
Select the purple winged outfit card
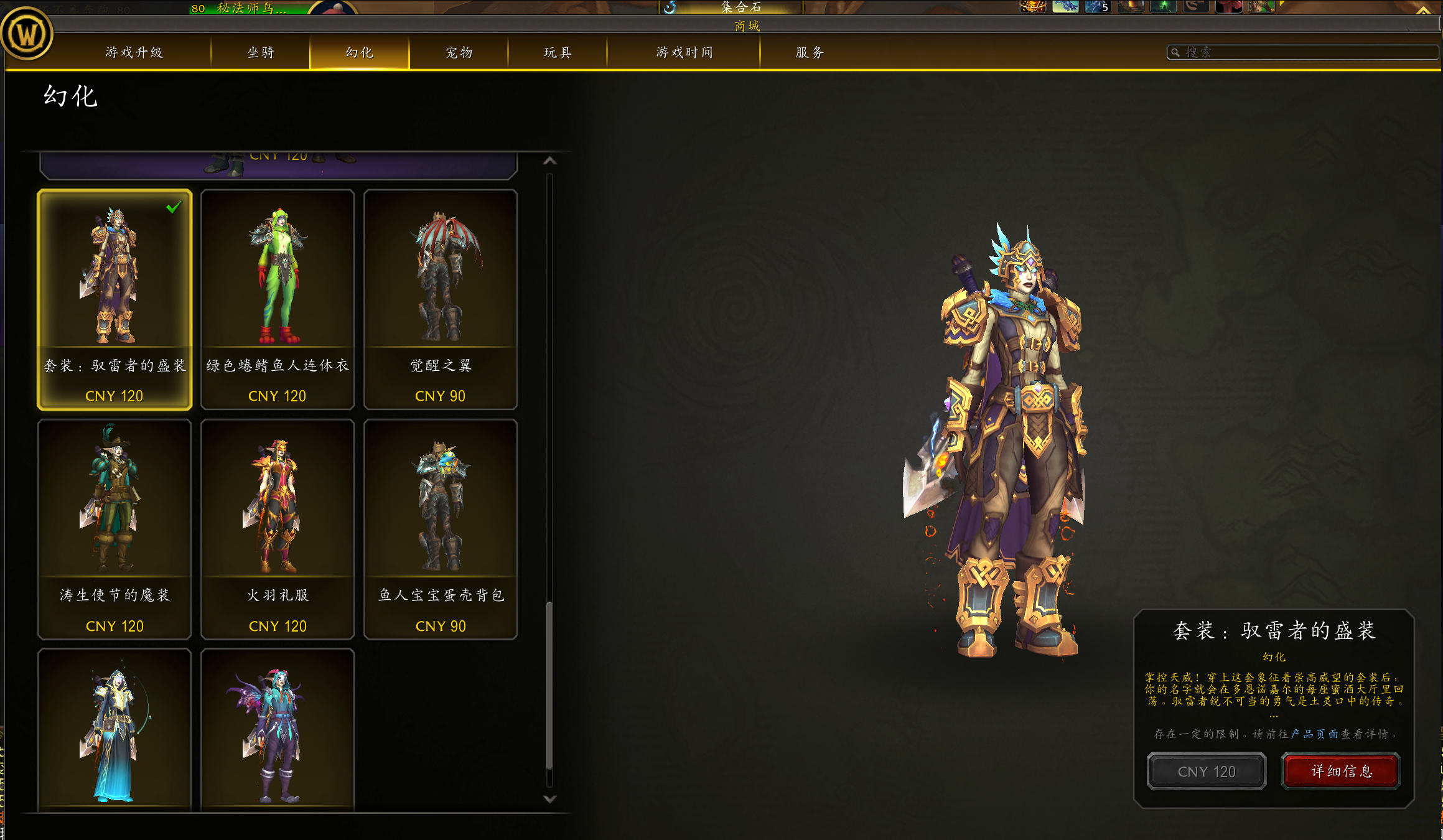click(278, 731)
